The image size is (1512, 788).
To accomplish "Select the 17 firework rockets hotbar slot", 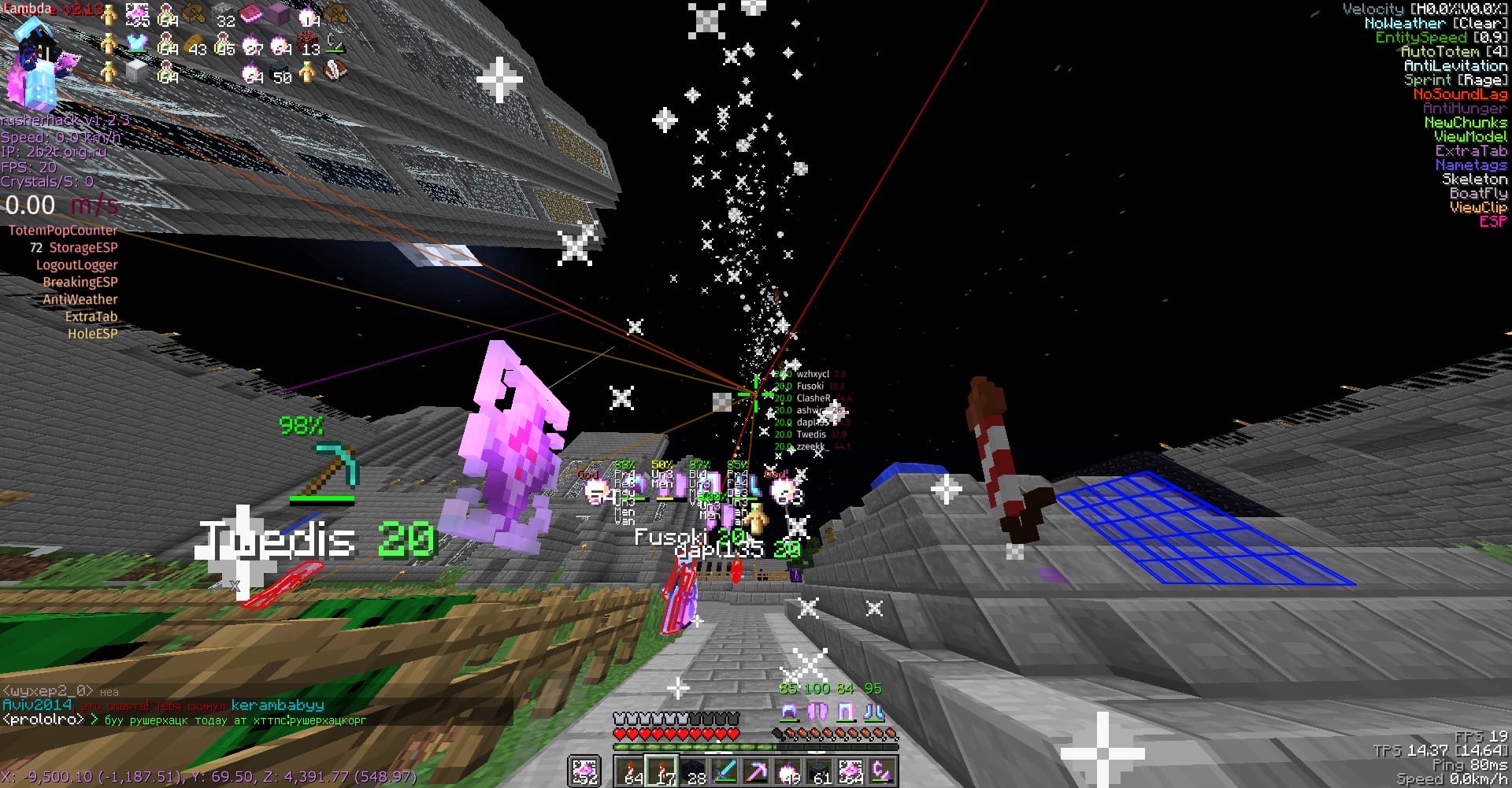I will coord(662,771).
